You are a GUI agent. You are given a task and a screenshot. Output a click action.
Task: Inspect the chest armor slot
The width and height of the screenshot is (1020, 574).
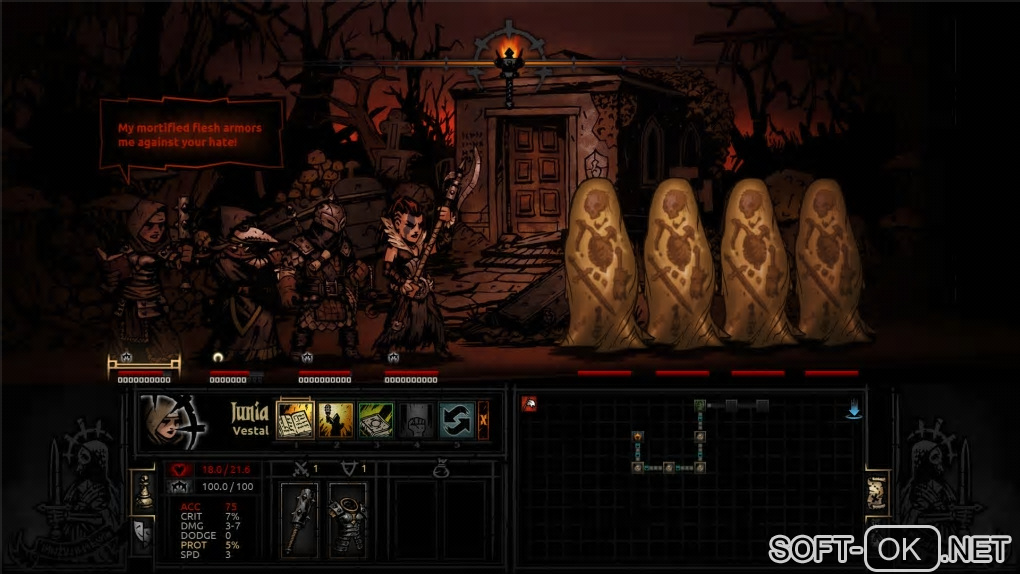tap(347, 519)
